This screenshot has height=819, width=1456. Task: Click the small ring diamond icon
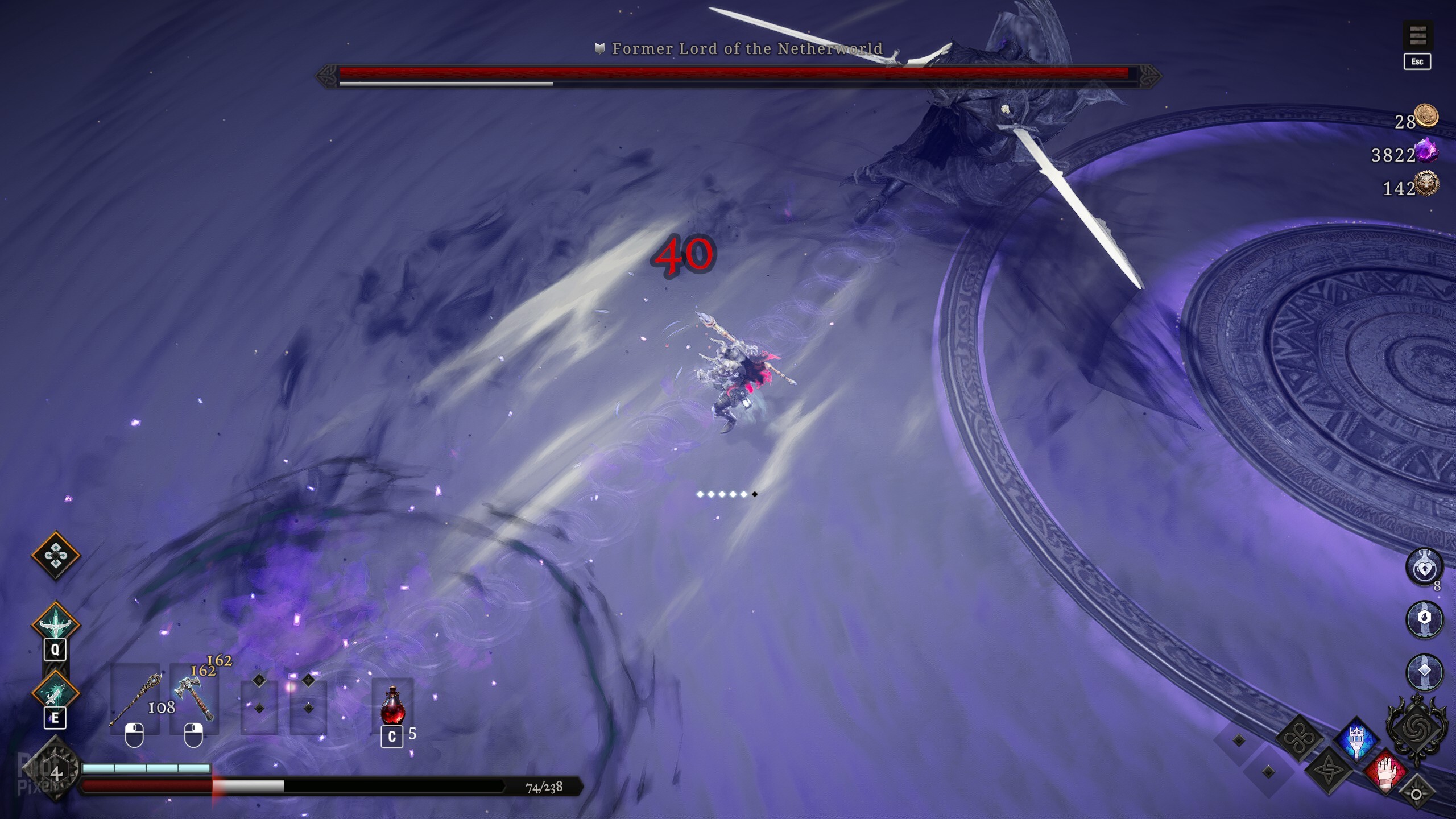coord(1416,794)
